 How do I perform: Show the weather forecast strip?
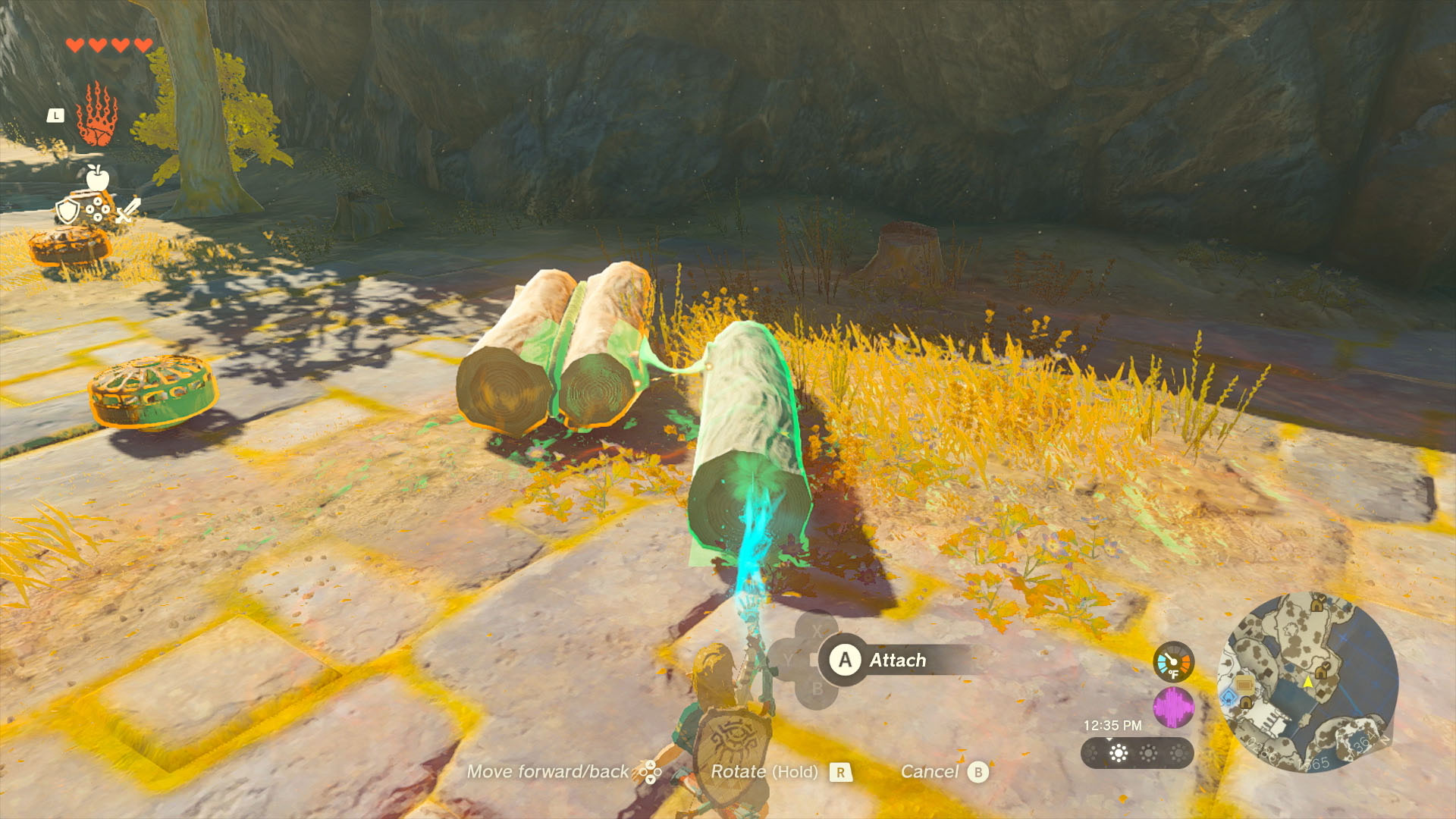click(x=1137, y=753)
